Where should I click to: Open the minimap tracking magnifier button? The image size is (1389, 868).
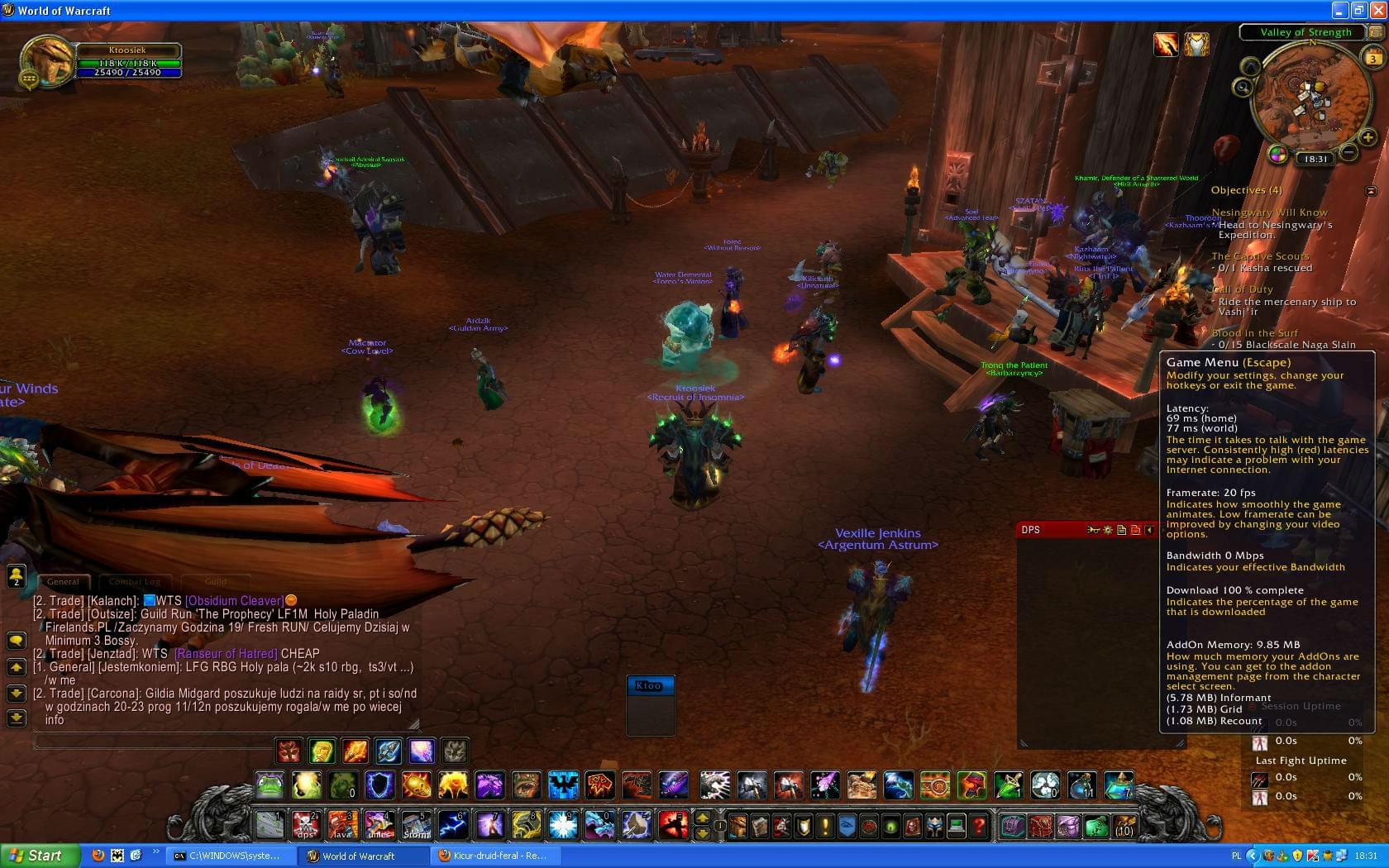pos(1243,87)
